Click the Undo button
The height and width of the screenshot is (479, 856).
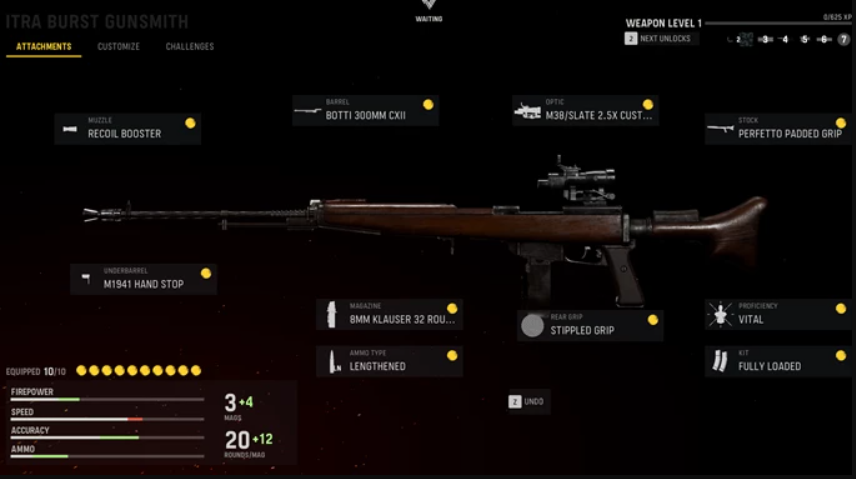click(x=528, y=401)
